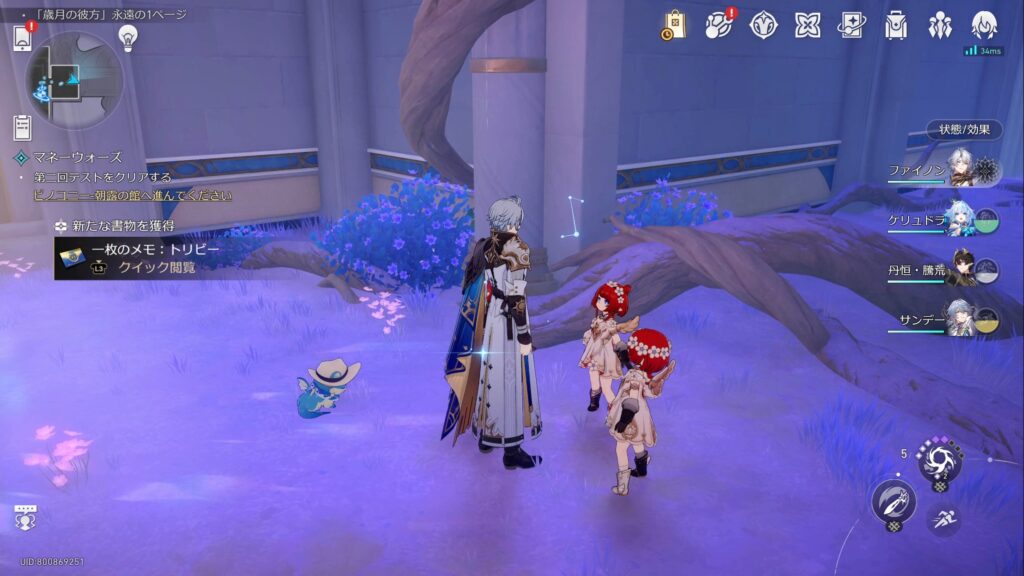The height and width of the screenshot is (576, 1024).
Task: Open the clipboard mission log icon
Action: click(22, 127)
